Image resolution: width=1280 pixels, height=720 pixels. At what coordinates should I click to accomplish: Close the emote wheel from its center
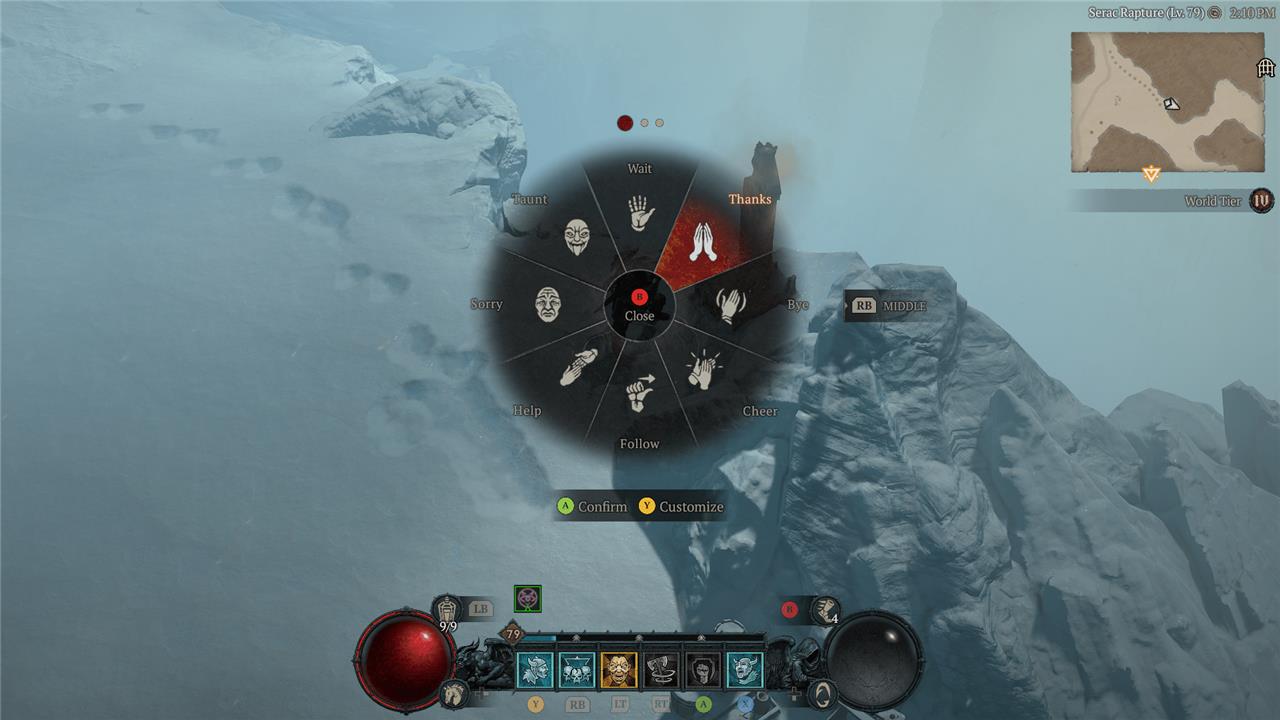(x=640, y=304)
